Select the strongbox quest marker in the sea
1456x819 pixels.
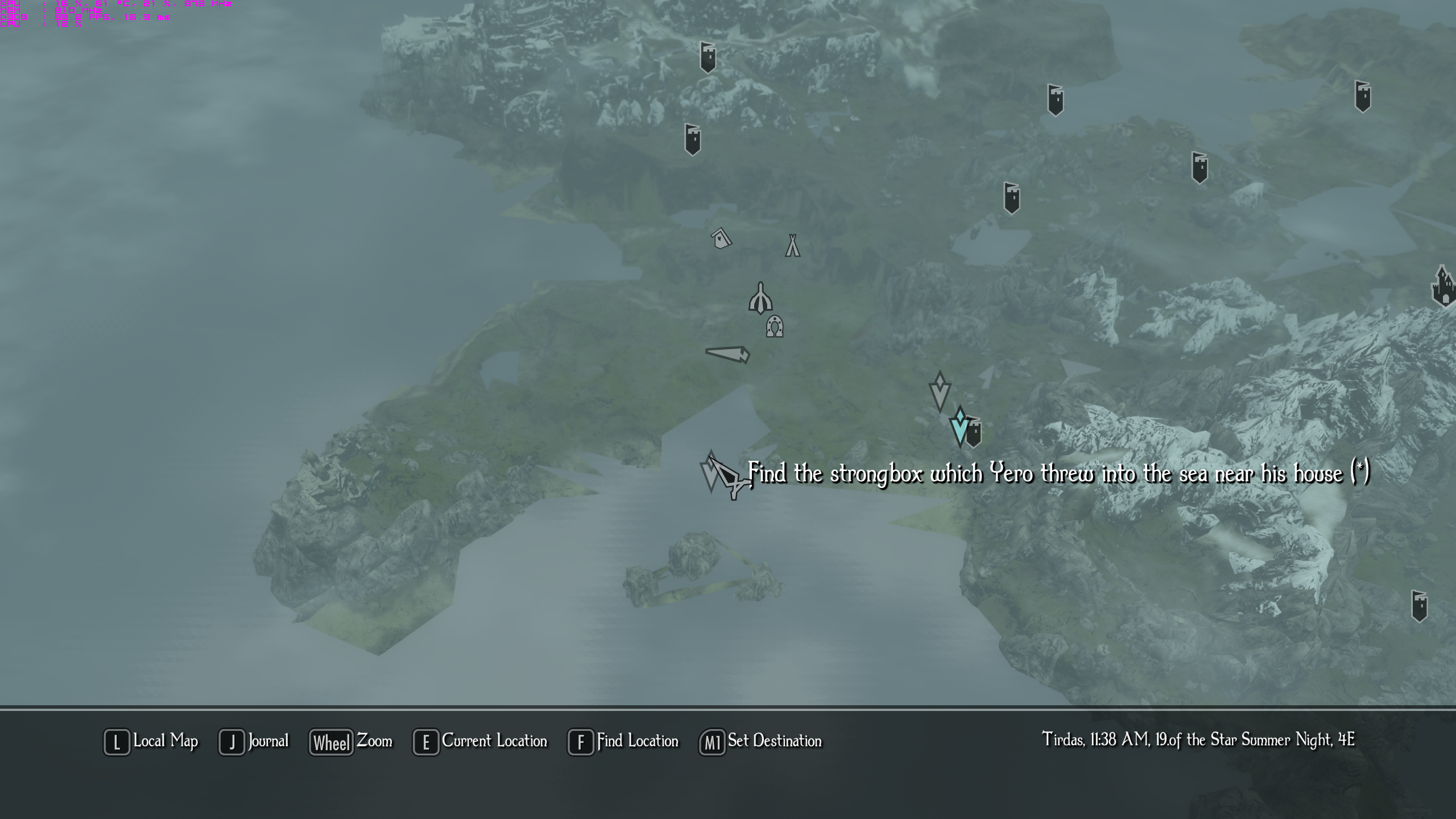712,472
